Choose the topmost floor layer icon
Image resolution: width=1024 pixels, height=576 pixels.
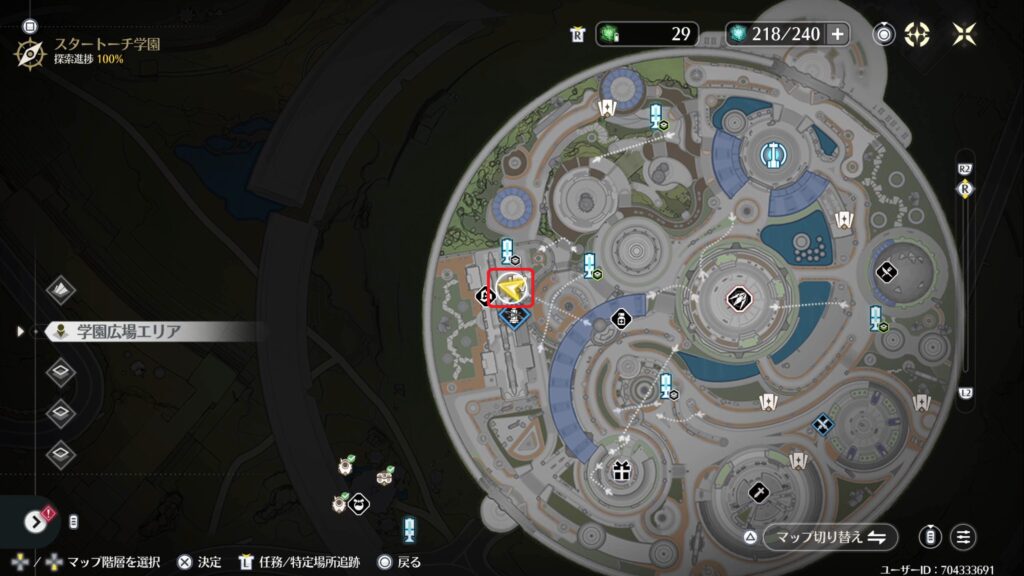coord(61,289)
